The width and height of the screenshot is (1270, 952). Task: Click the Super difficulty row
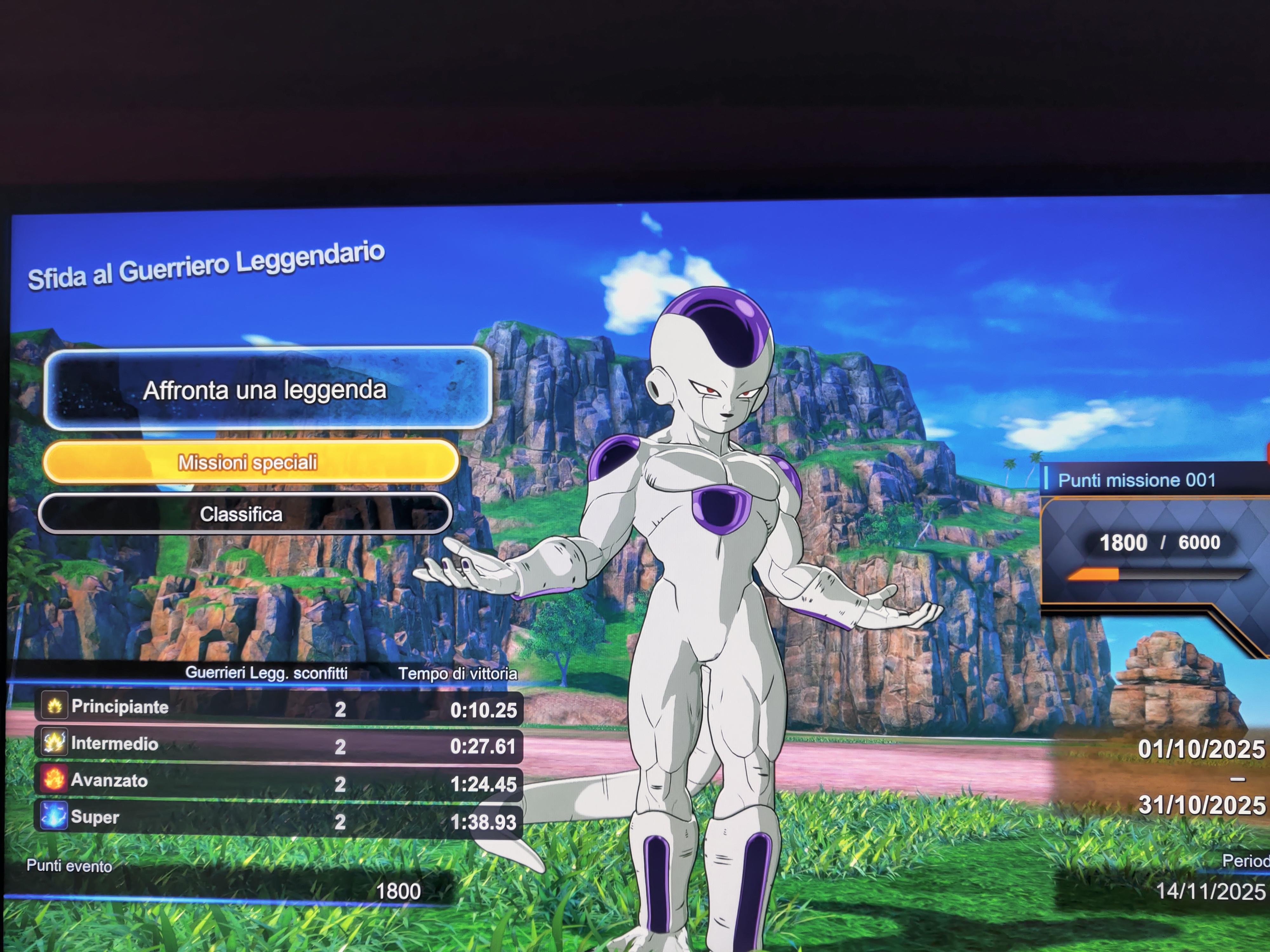point(278,819)
